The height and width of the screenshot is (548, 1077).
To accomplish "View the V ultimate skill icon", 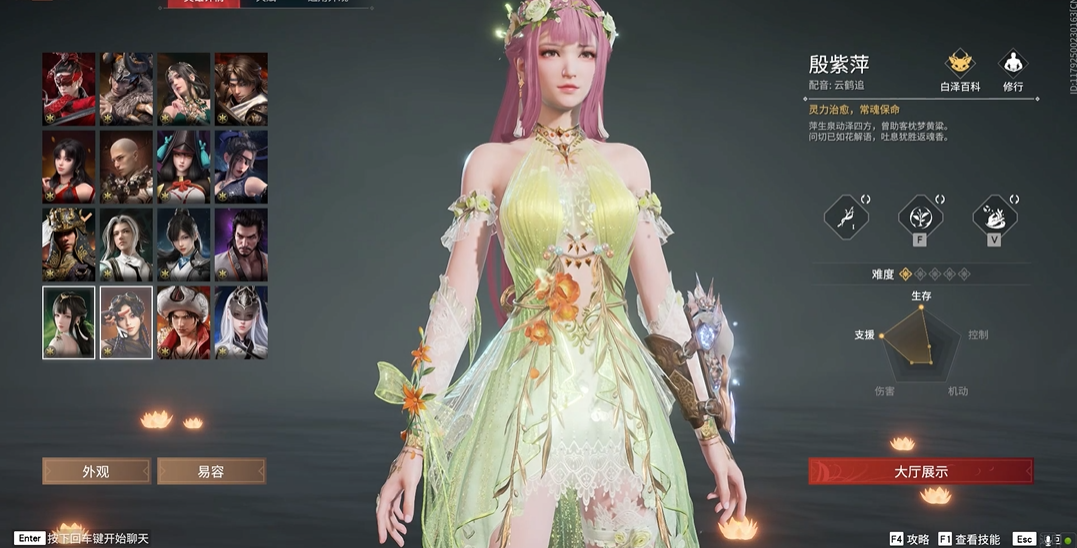I will pyautogui.click(x=994, y=216).
